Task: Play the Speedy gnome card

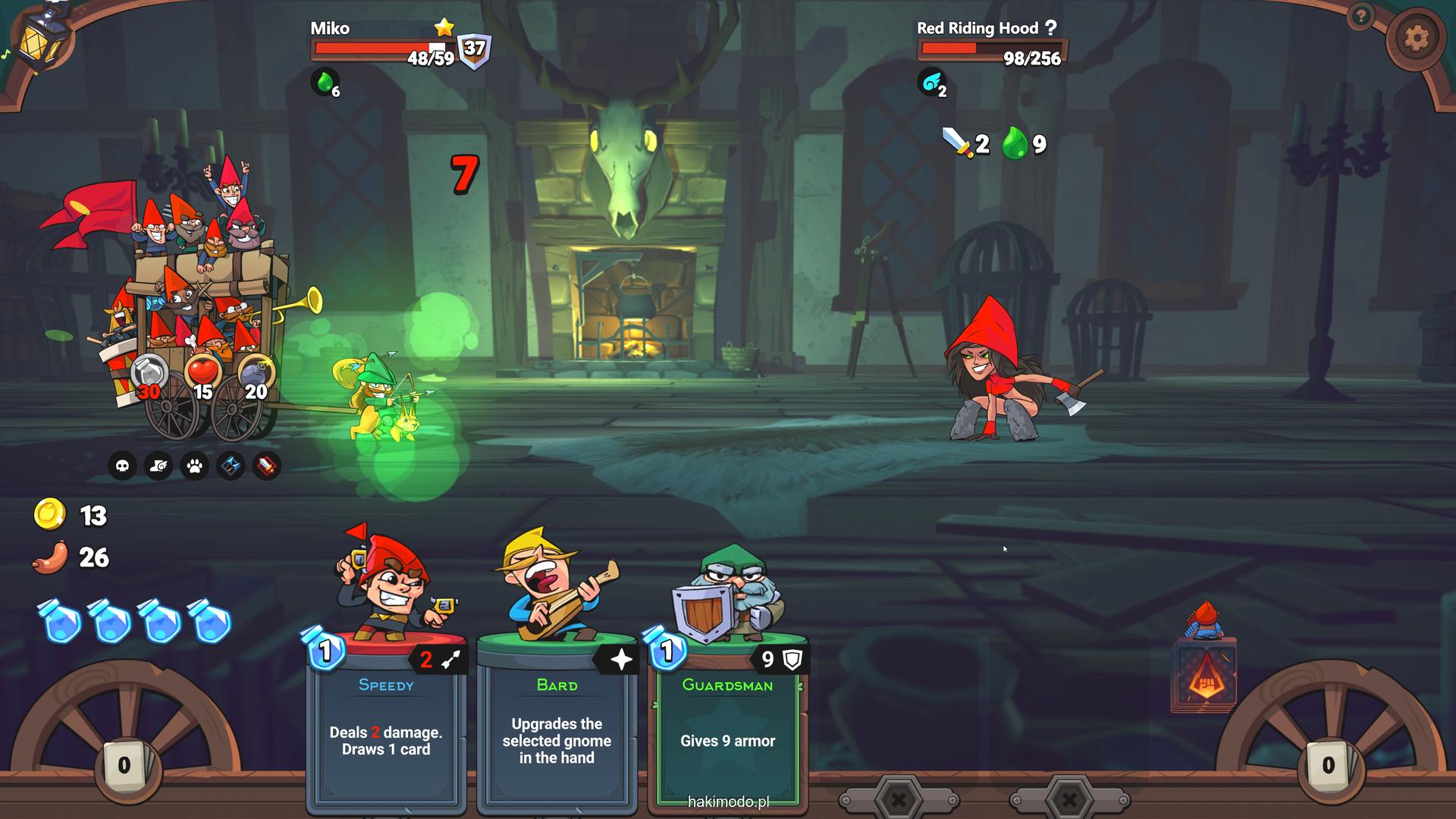Action: (386, 720)
